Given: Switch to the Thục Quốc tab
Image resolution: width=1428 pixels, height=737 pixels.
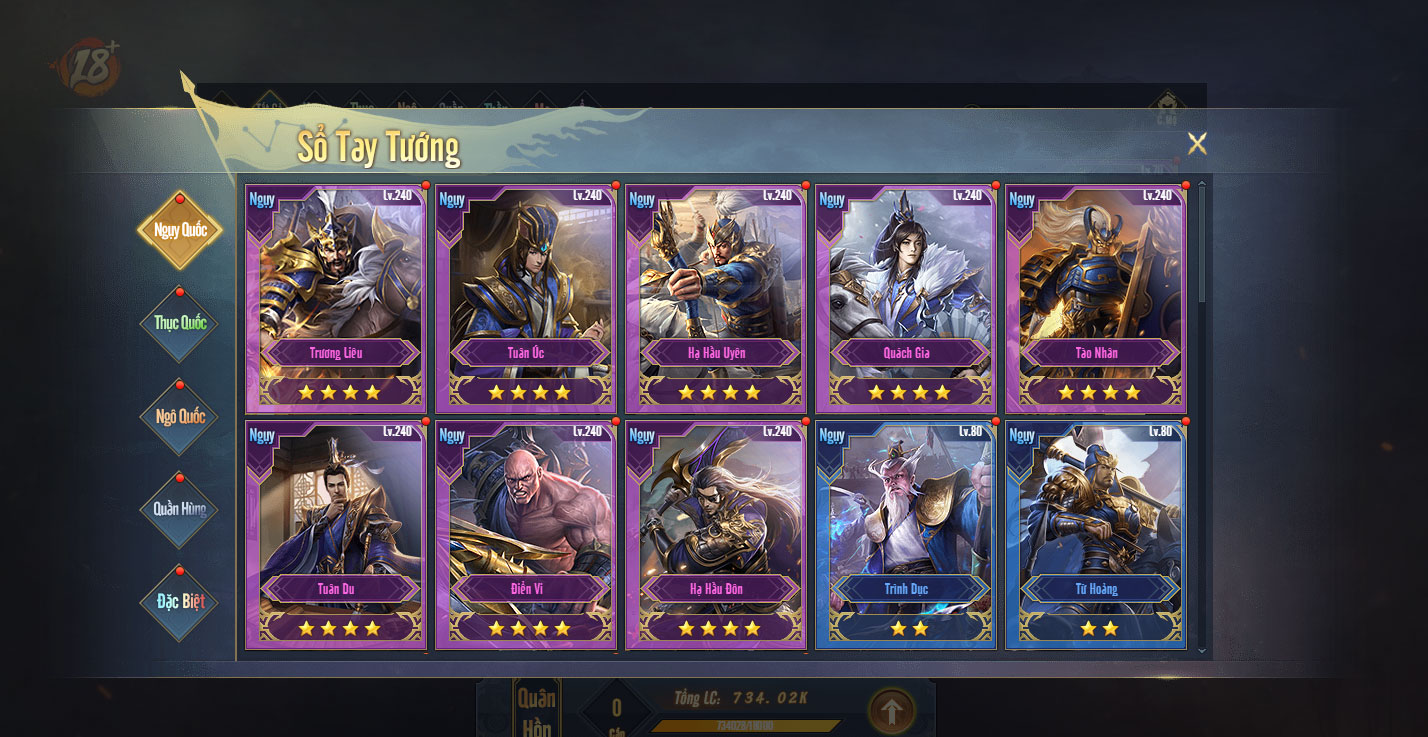Looking at the screenshot, I should [180, 323].
